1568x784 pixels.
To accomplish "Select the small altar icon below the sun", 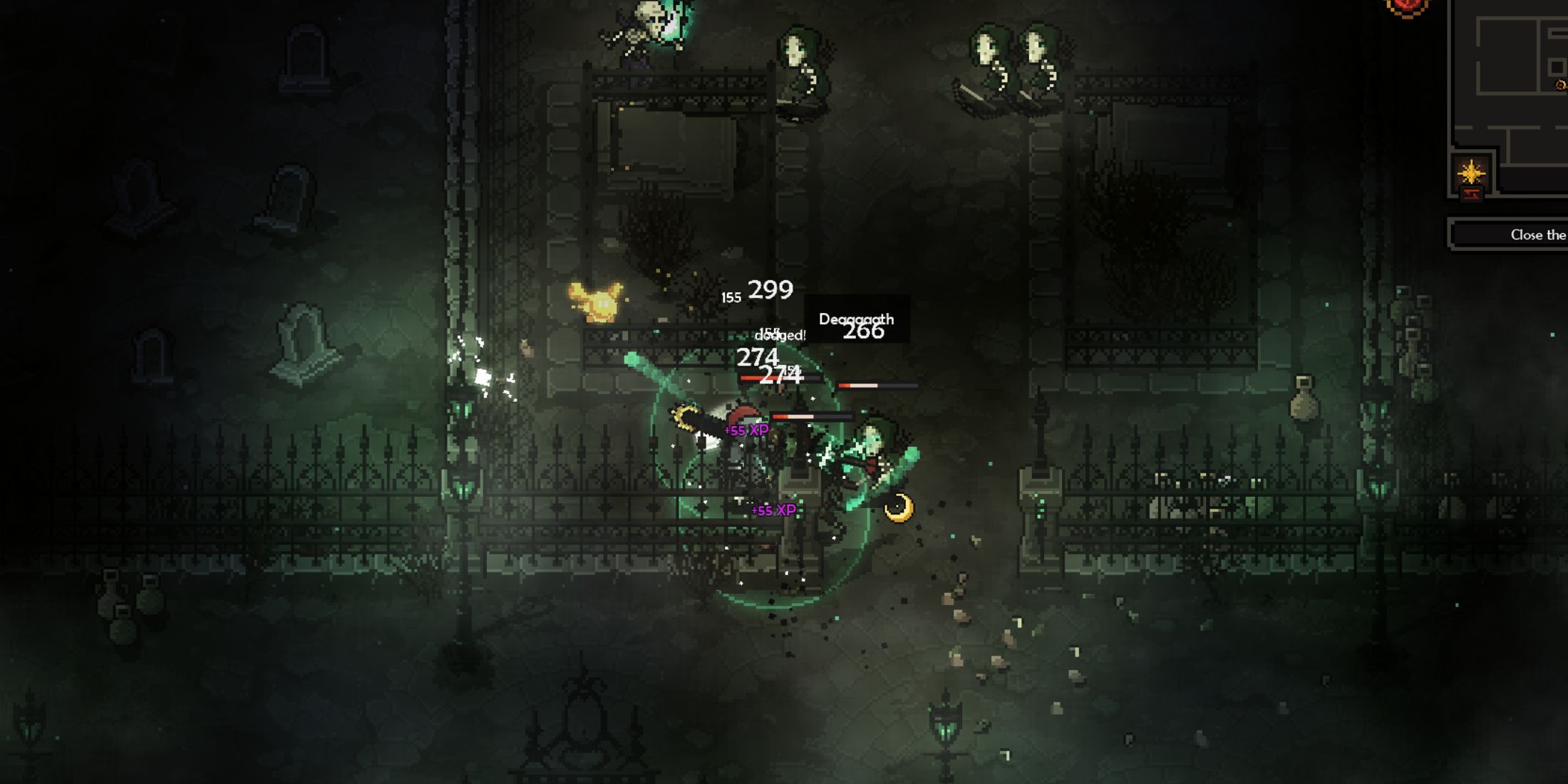I will 1472,193.
